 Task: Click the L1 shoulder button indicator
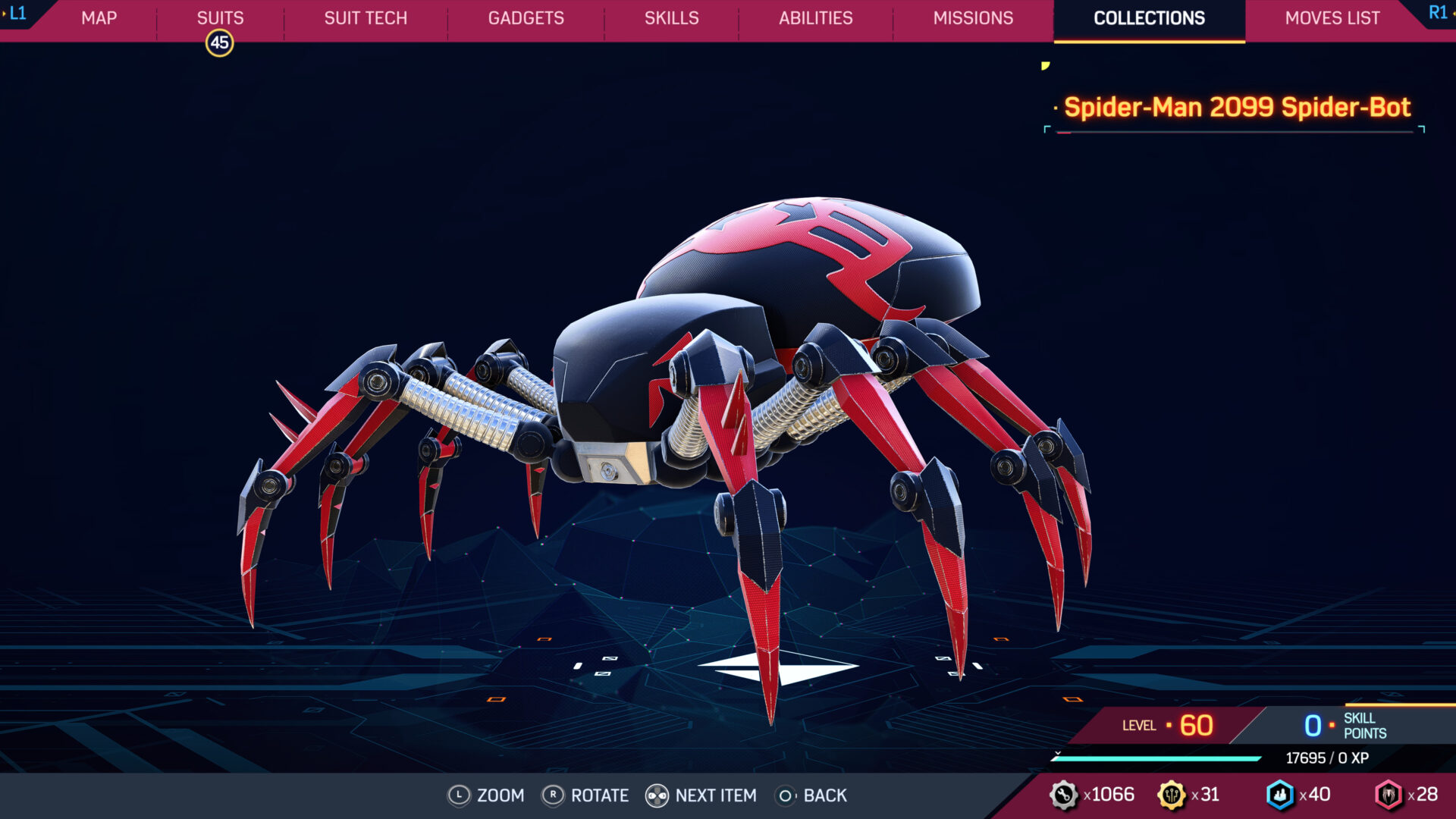tap(19, 11)
